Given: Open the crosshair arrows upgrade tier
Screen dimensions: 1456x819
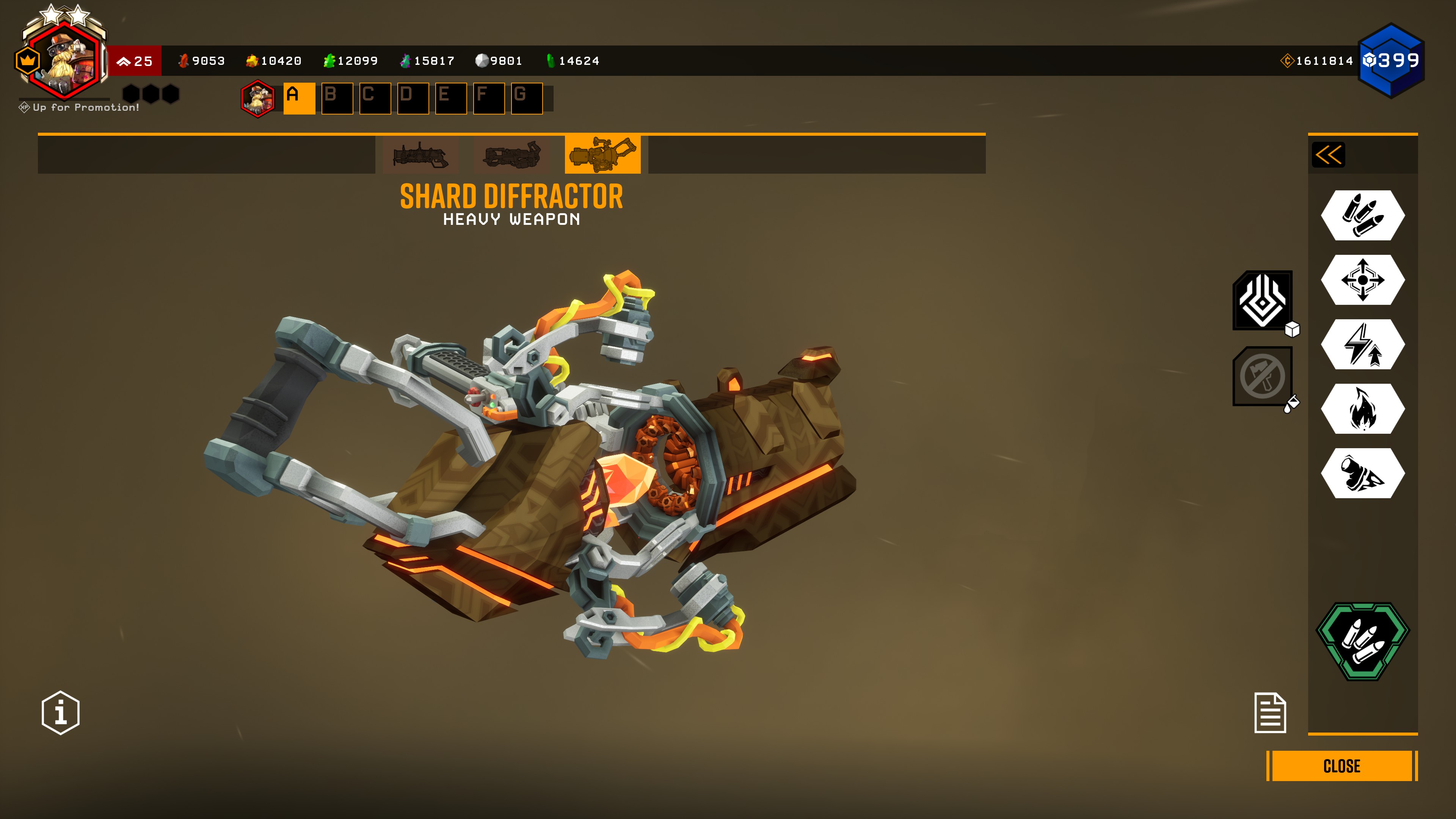Looking at the screenshot, I should [x=1363, y=280].
